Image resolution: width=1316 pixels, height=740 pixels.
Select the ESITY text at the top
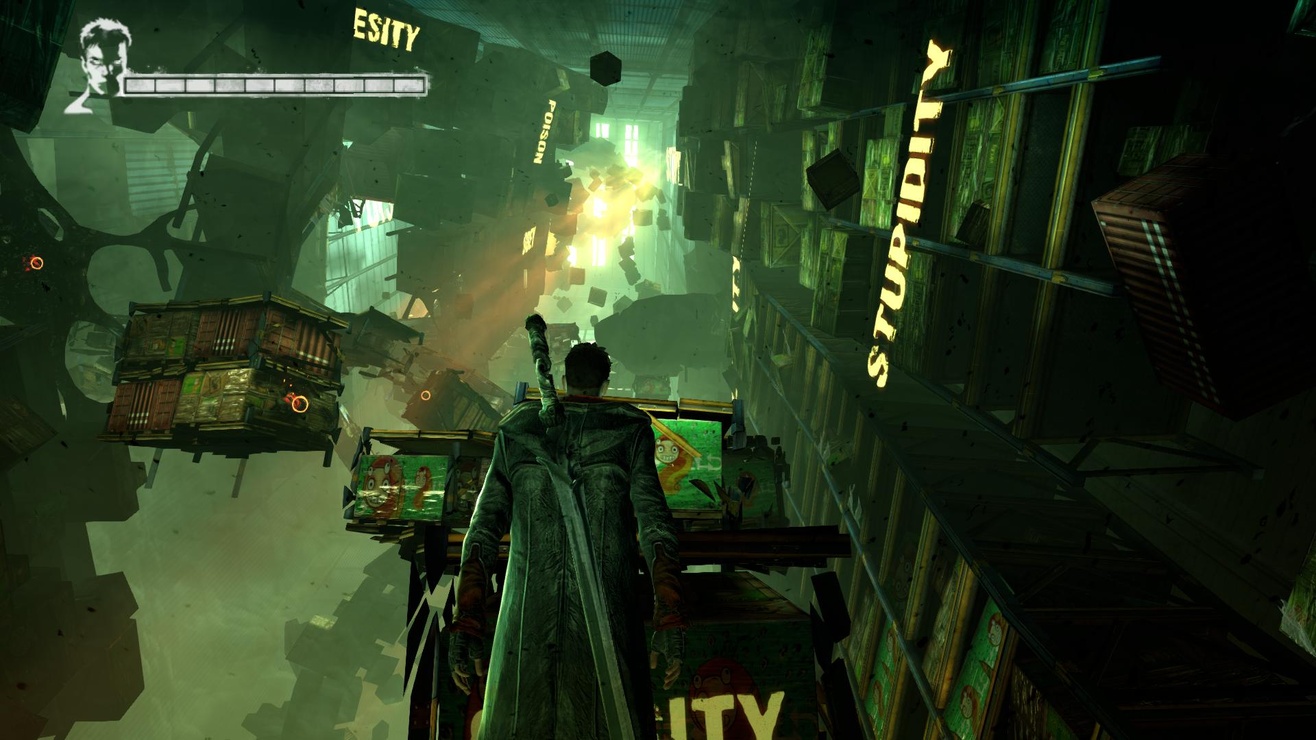pyautogui.click(x=385, y=27)
